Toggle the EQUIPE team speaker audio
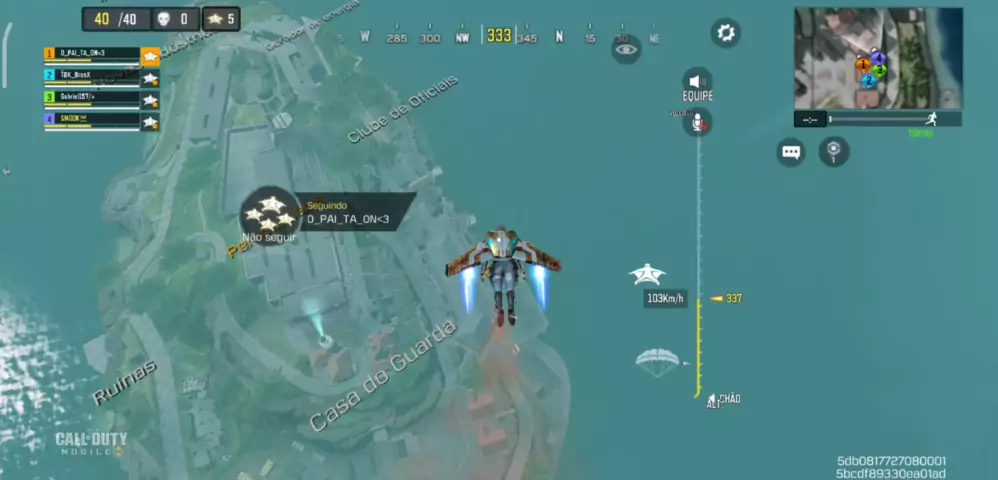Screen dimensions: 998x480 697,81
